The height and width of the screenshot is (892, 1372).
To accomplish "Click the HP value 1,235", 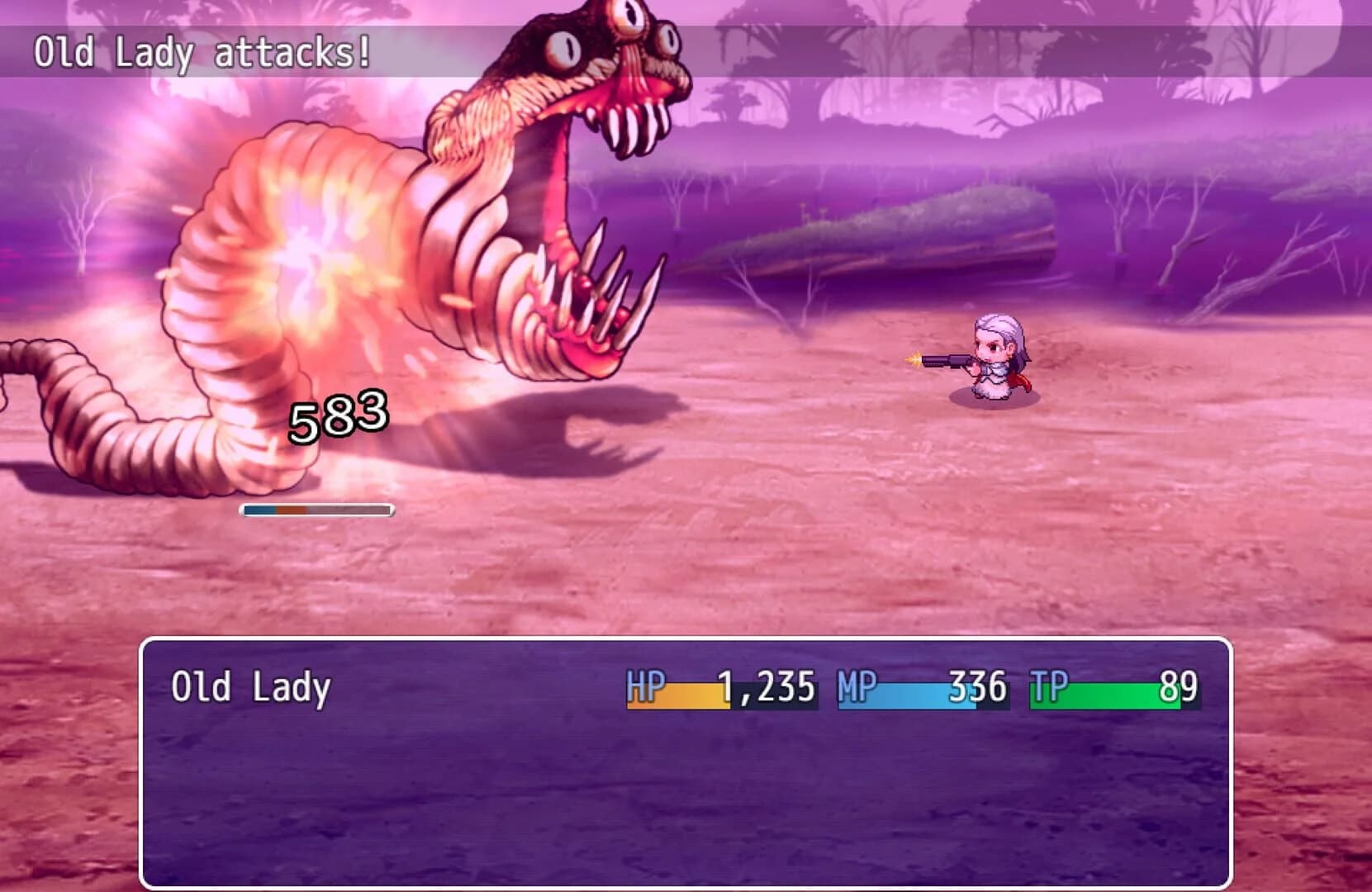I will click(768, 684).
